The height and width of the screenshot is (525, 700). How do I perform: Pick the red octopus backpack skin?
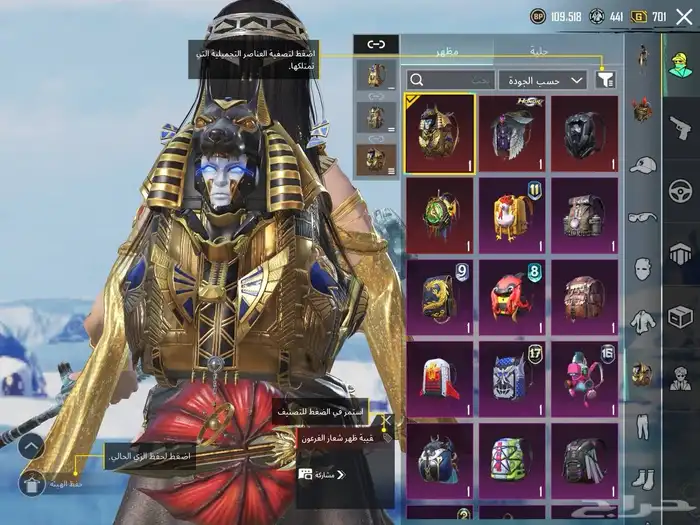(512, 294)
